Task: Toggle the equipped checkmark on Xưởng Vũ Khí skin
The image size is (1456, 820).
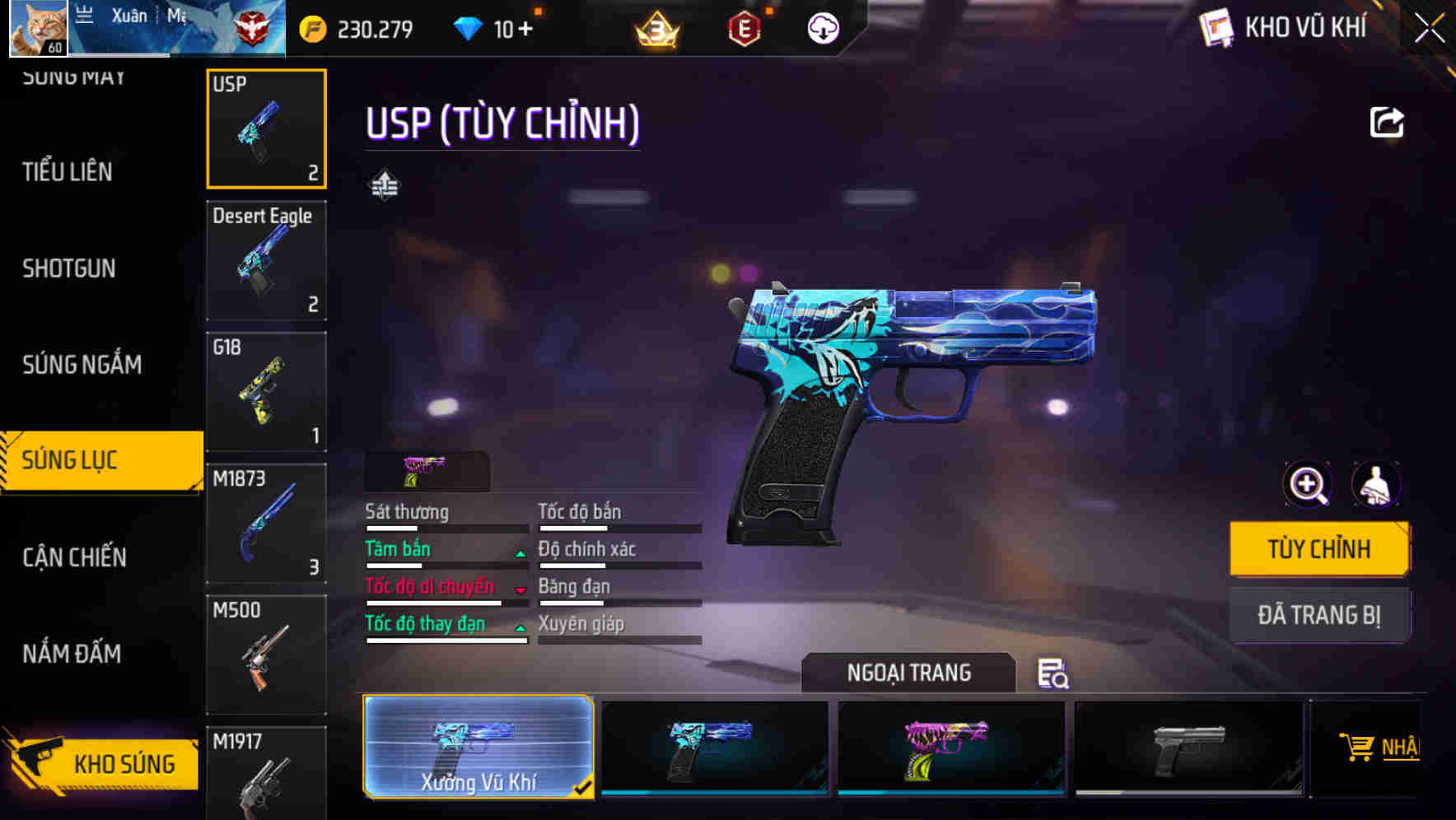Action: tap(584, 787)
